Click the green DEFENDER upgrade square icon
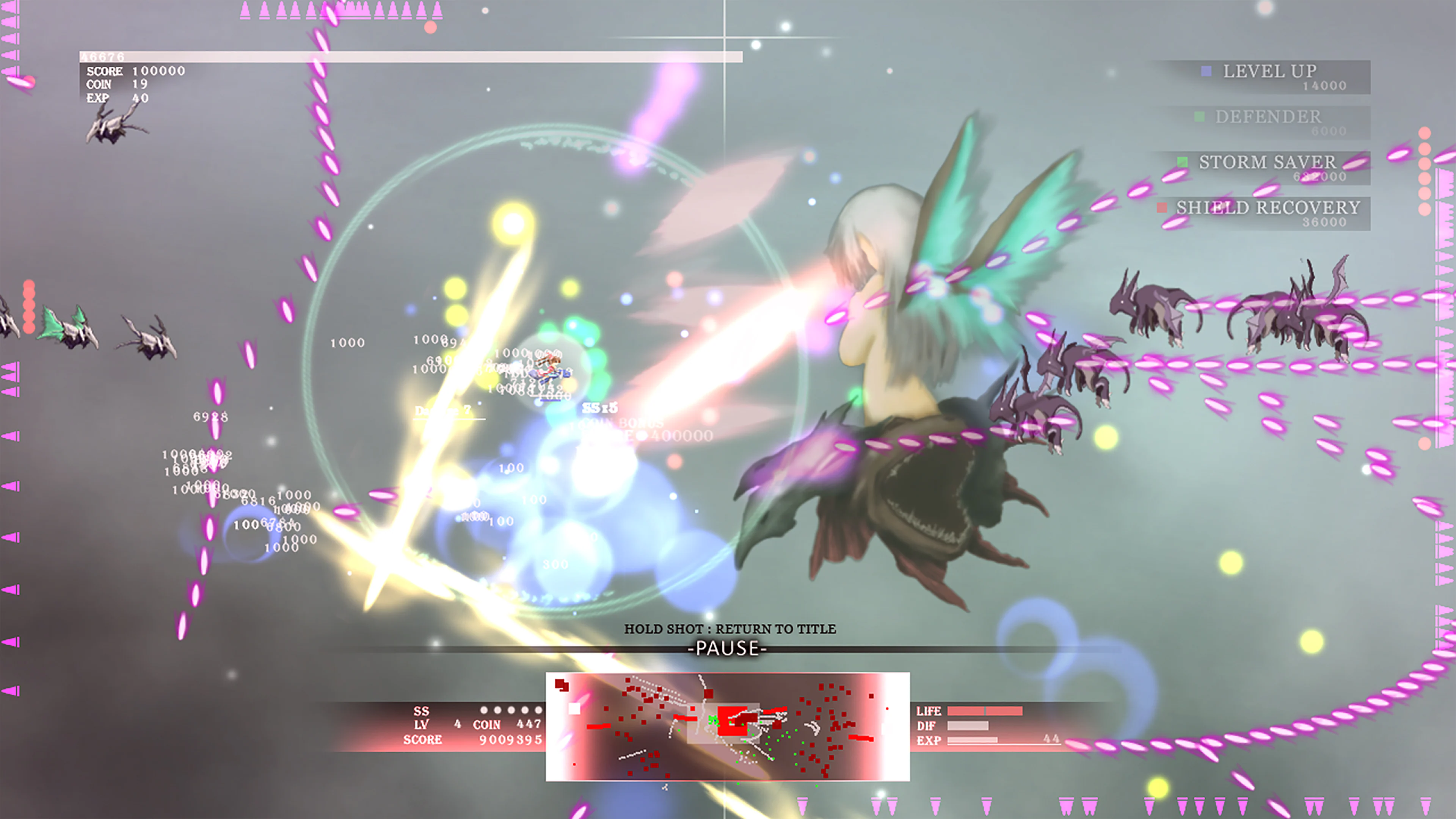This screenshot has height=819, width=1456. (x=1200, y=117)
